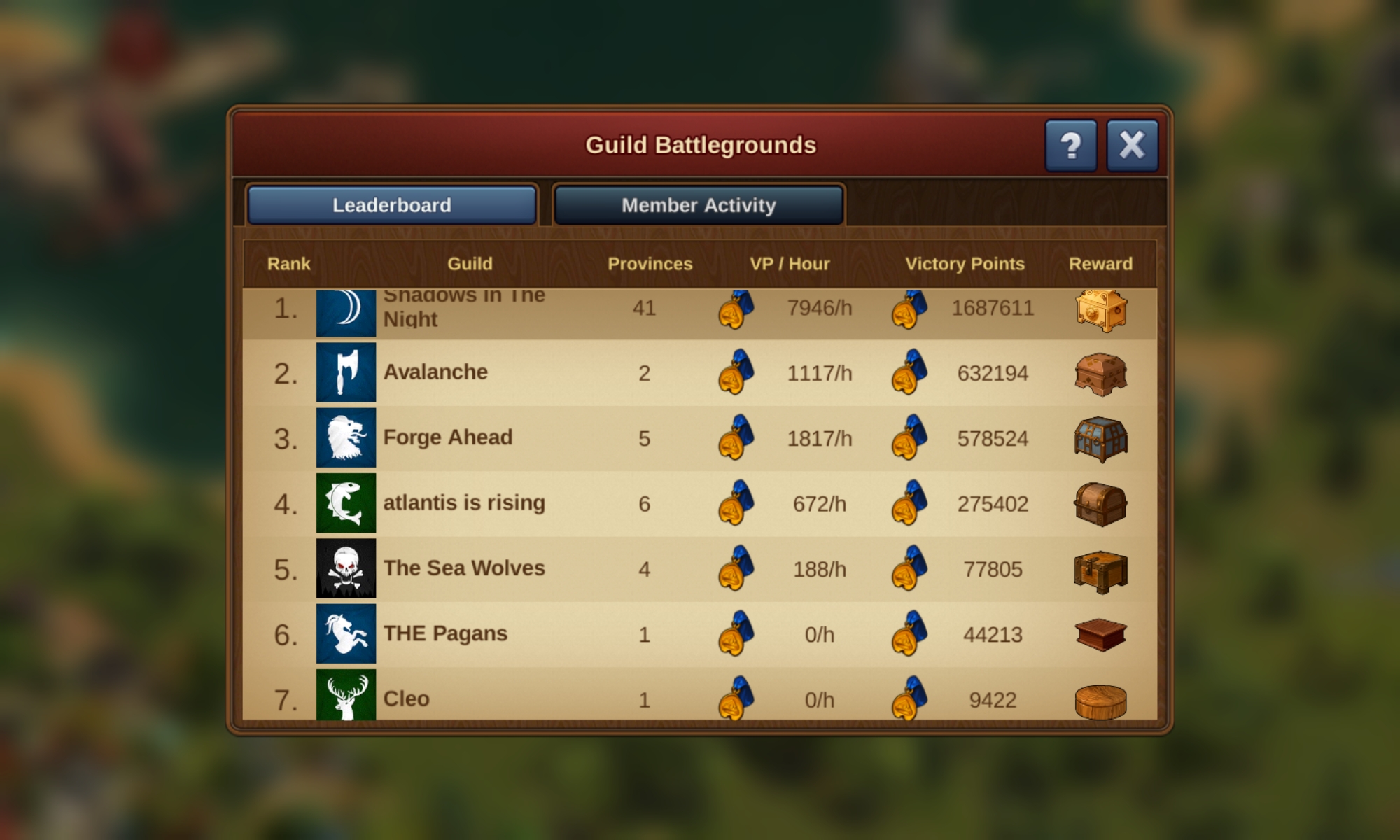This screenshot has width=1400, height=840.
Task: Show Forge Ahead's blue iron chest reward
Action: tap(1100, 439)
